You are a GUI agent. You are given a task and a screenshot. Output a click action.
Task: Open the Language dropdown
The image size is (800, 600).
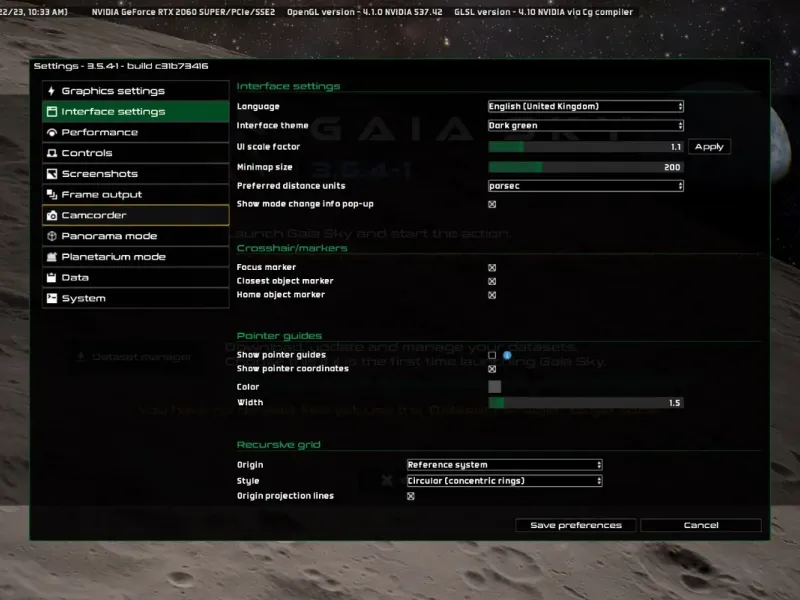tap(585, 106)
